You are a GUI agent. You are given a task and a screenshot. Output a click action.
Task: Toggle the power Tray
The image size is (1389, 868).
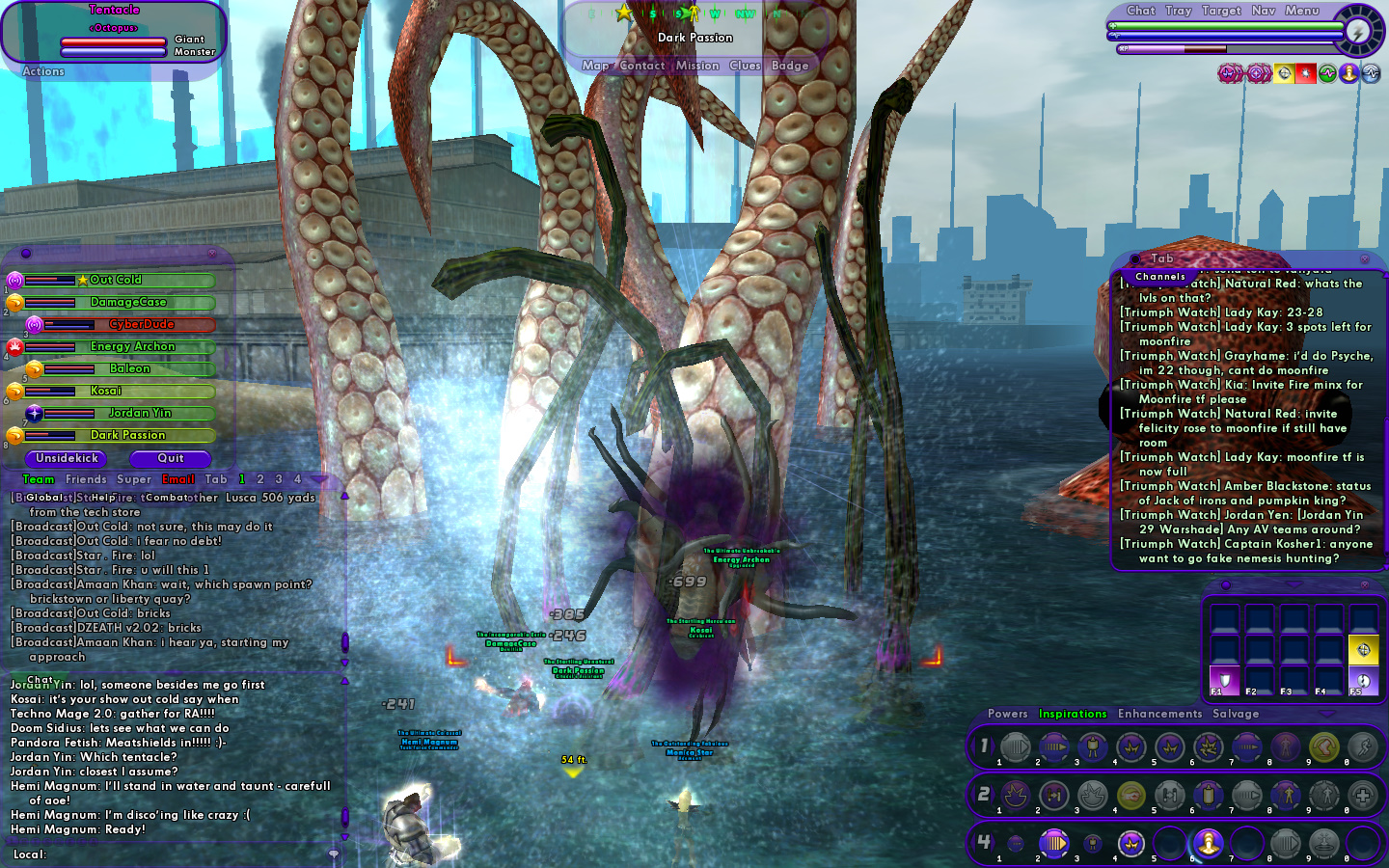(x=1178, y=11)
